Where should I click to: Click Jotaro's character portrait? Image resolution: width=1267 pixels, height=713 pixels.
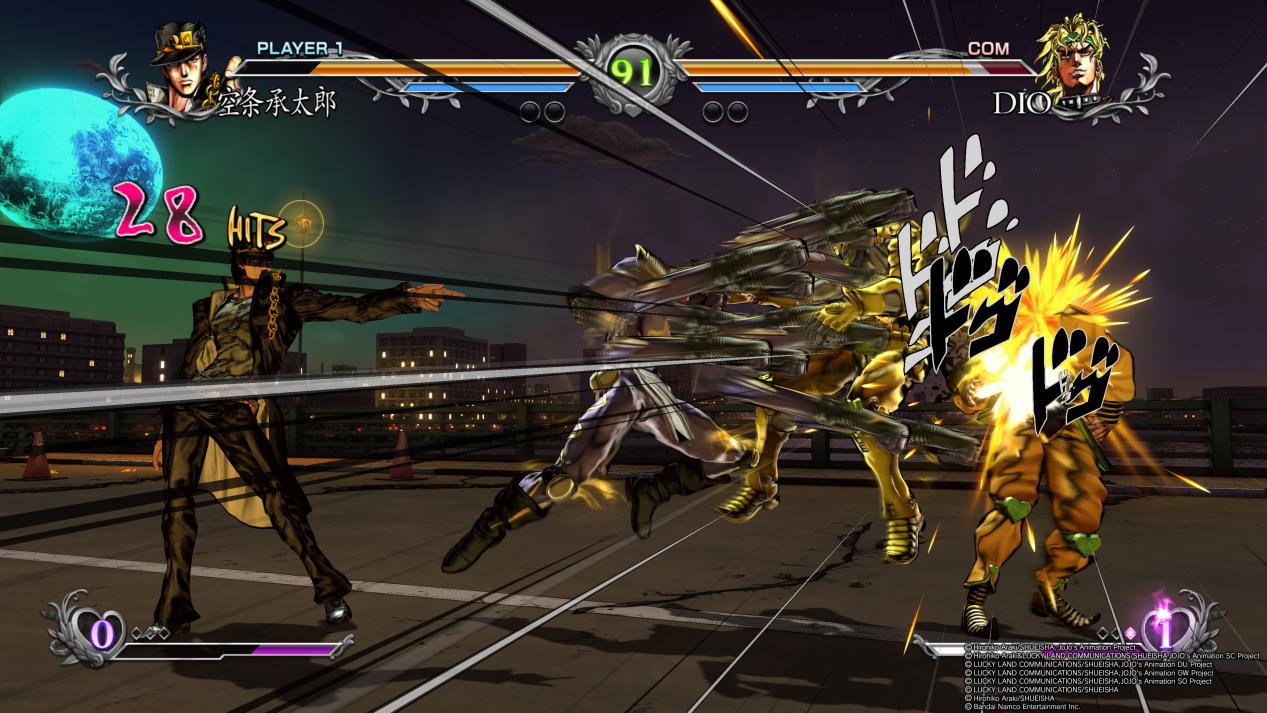coord(184,69)
